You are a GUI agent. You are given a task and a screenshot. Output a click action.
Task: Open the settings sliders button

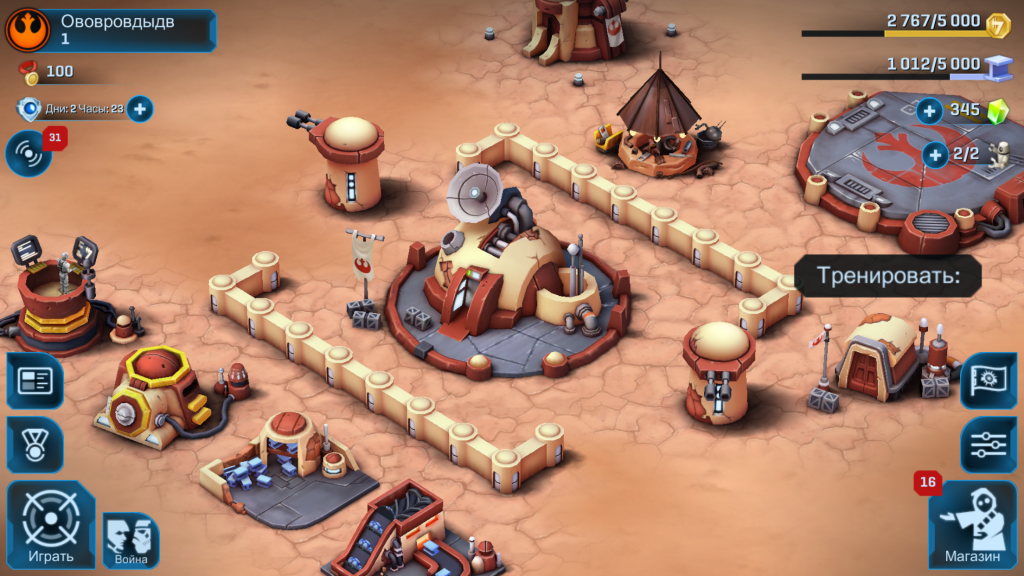pyautogui.click(x=989, y=444)
